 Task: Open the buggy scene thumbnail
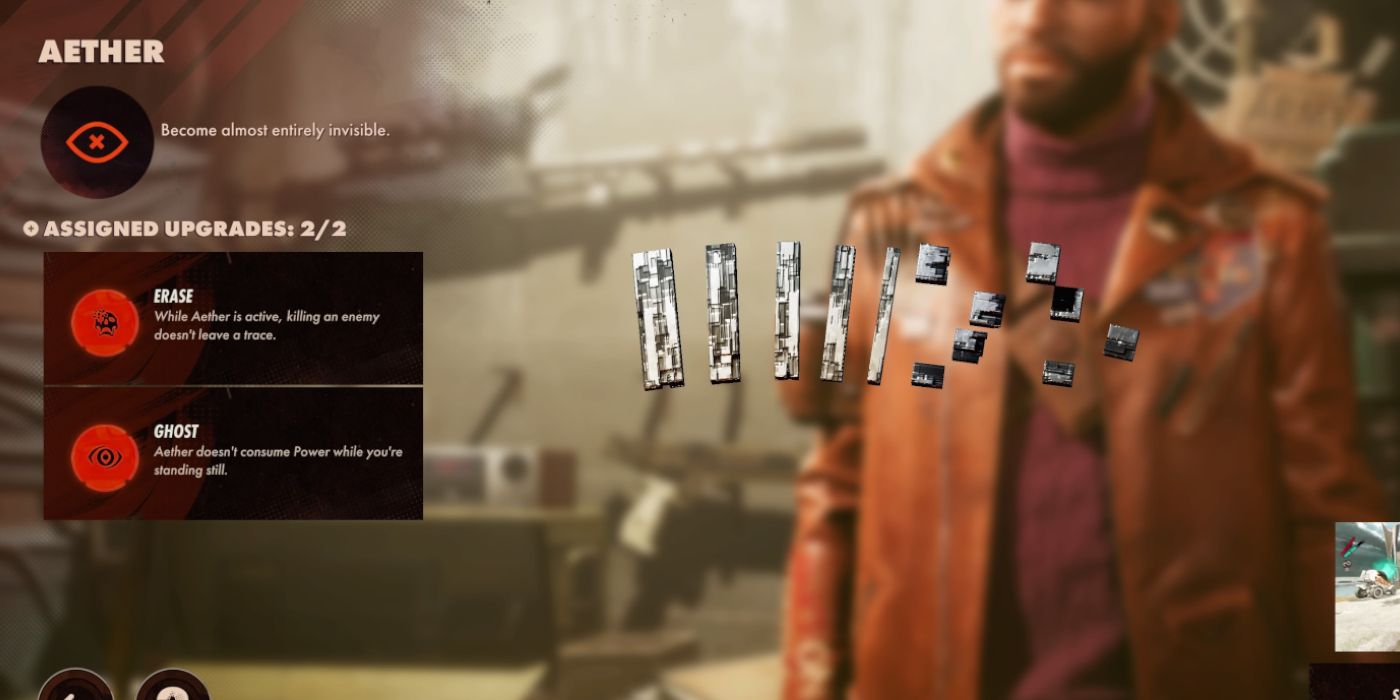[x=1368, y=586]
